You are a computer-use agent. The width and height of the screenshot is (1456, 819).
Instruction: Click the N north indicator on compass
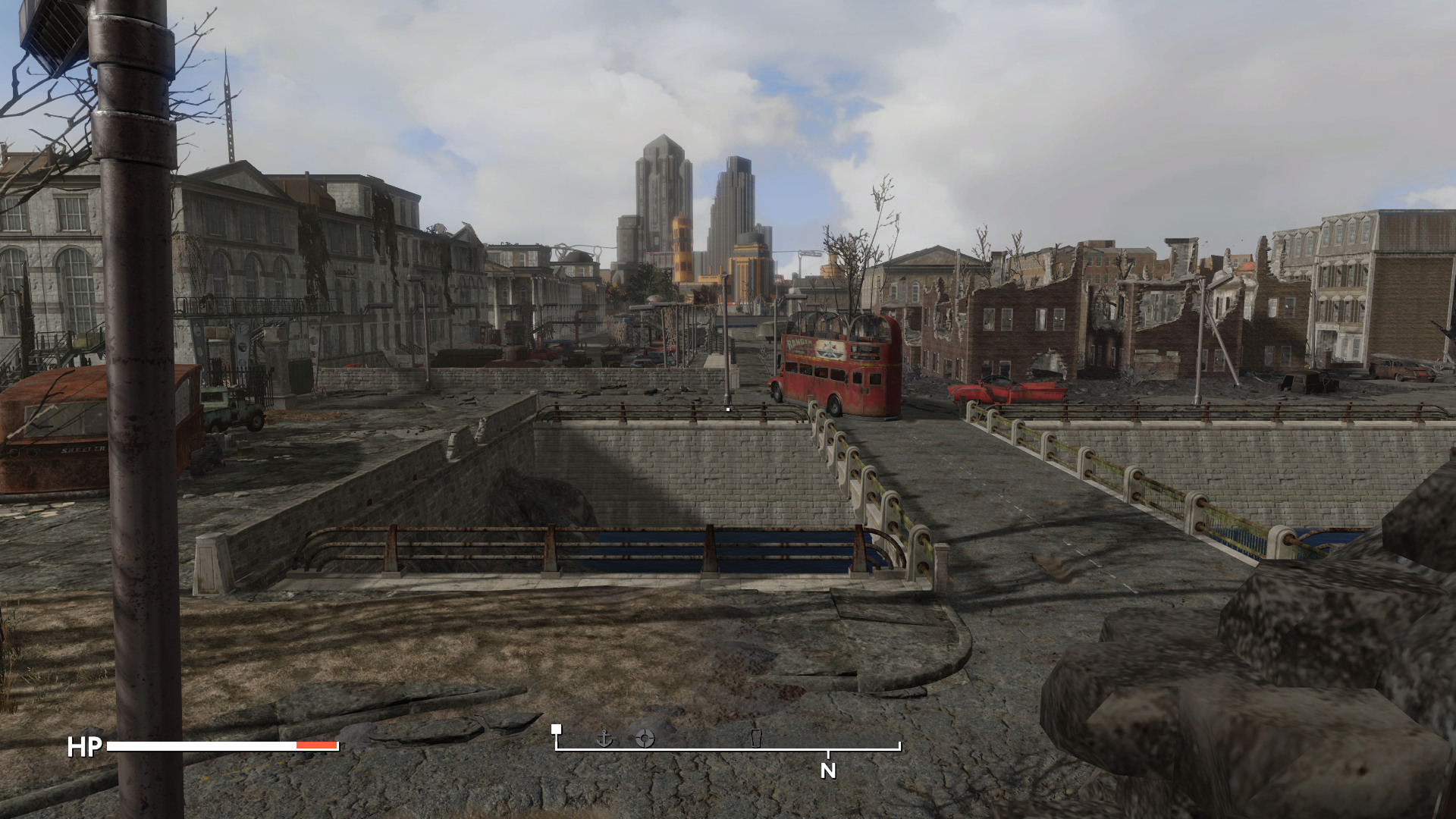(x=828, y=770)
